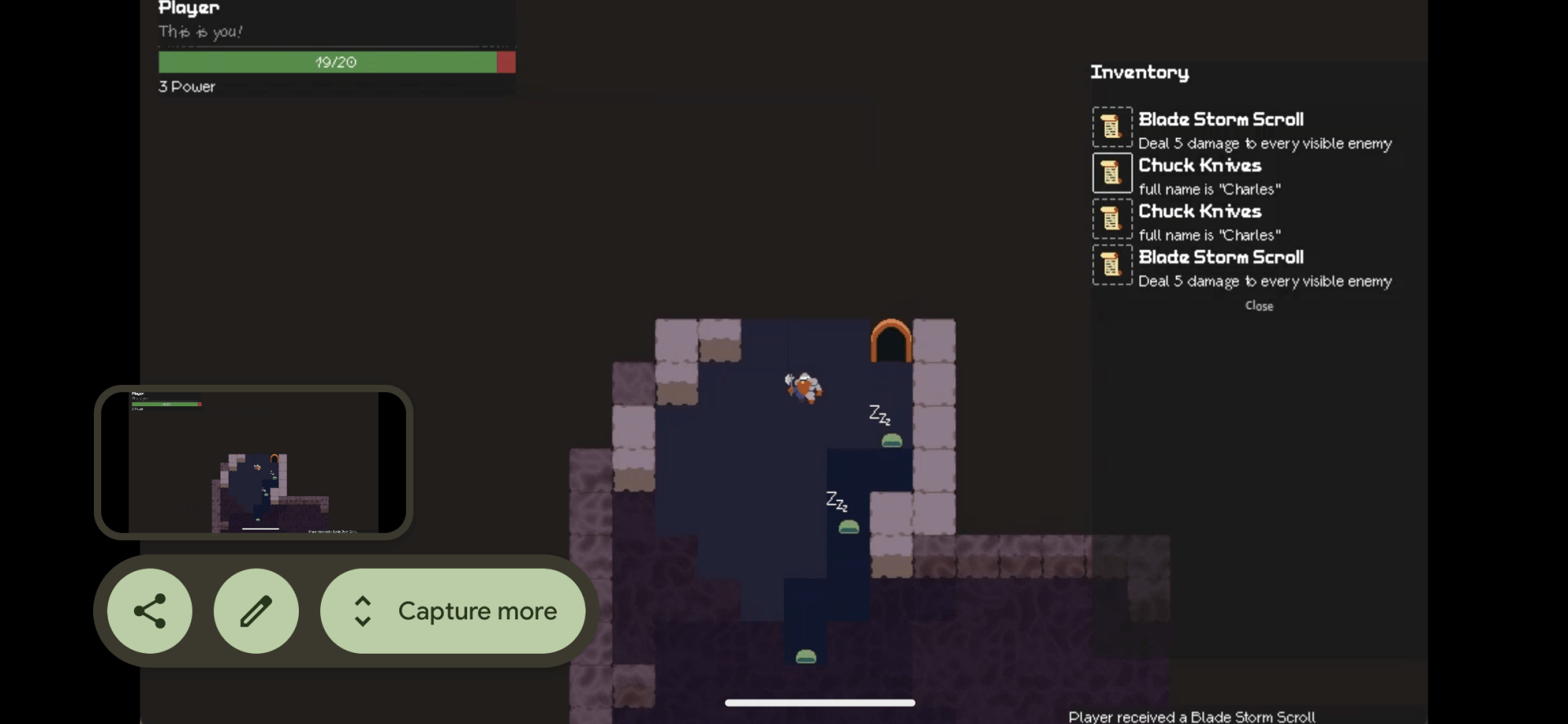Image resolution: width=1568 pixels, height=724 pixels.
Task: Share the captured screenshot
Action: [x=150, y=611]
